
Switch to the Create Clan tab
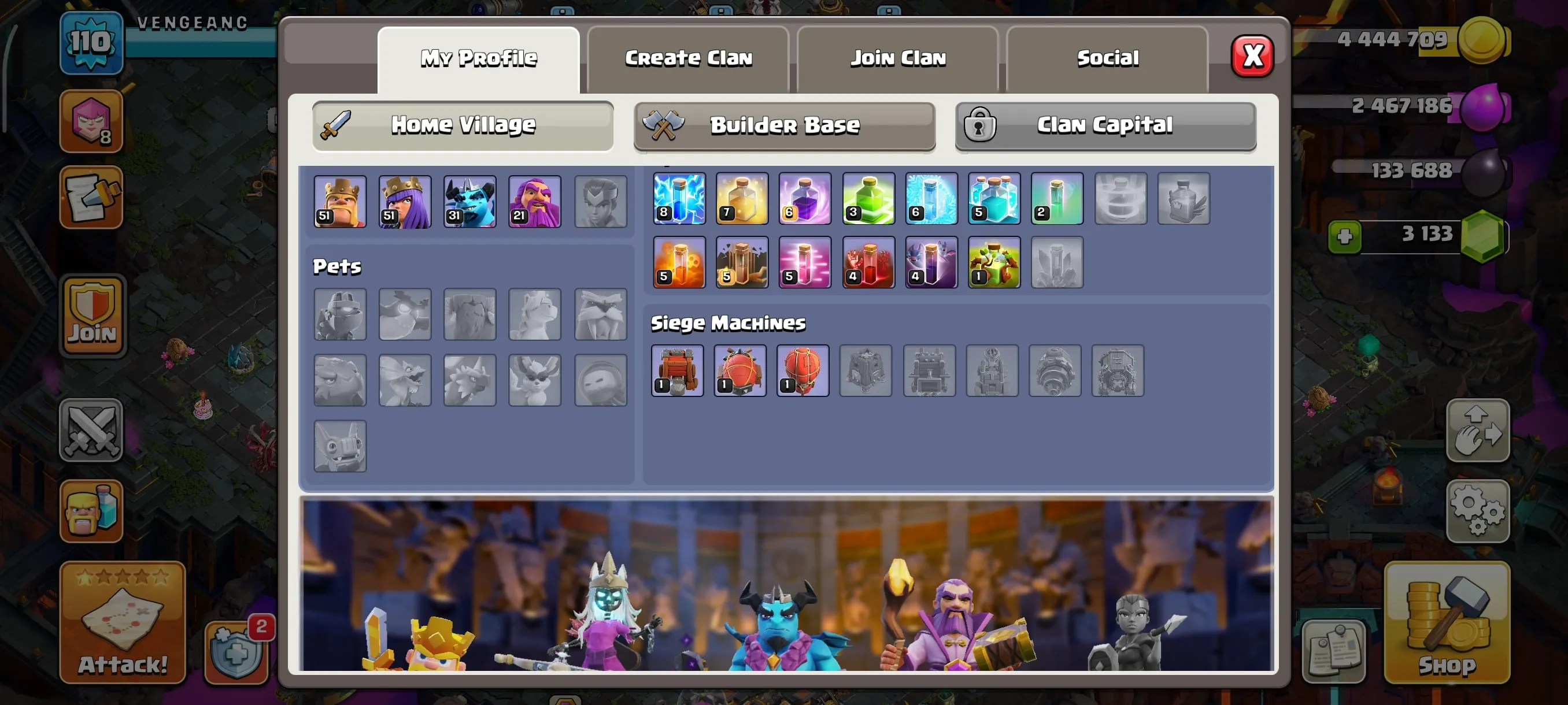click(x=688, y=58)
